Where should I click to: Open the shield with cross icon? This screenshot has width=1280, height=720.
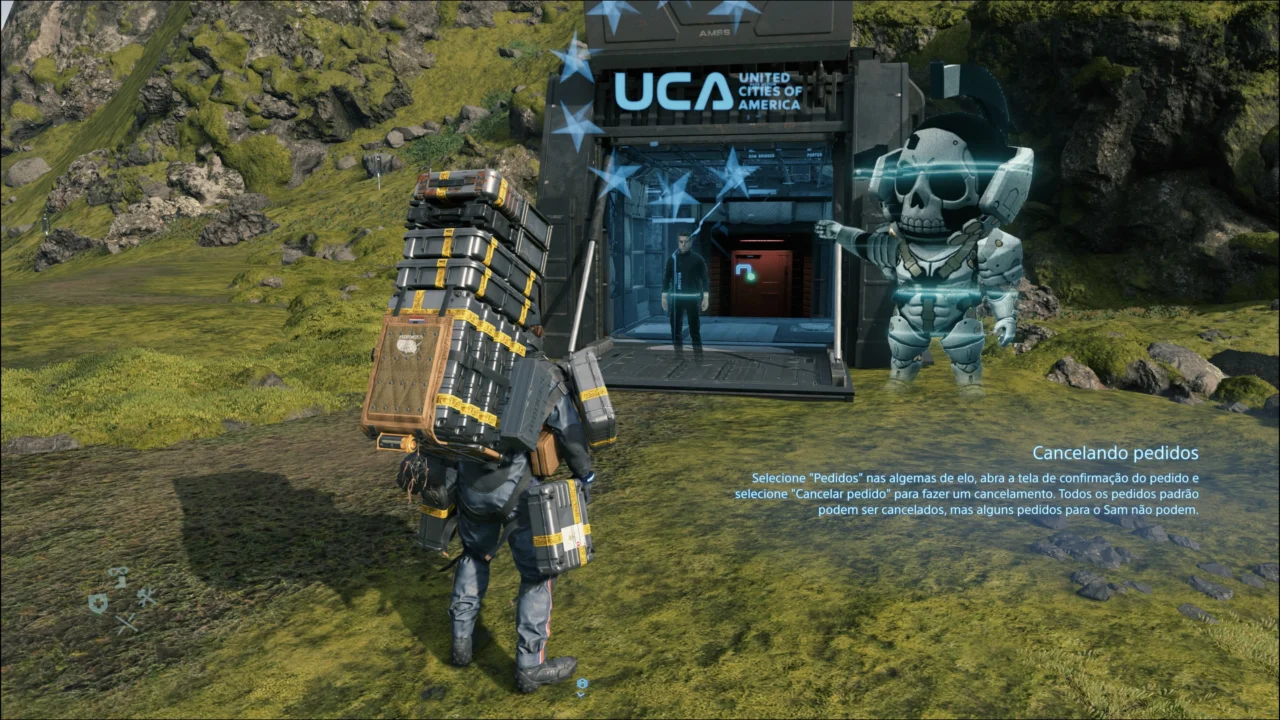coord(98,603)
